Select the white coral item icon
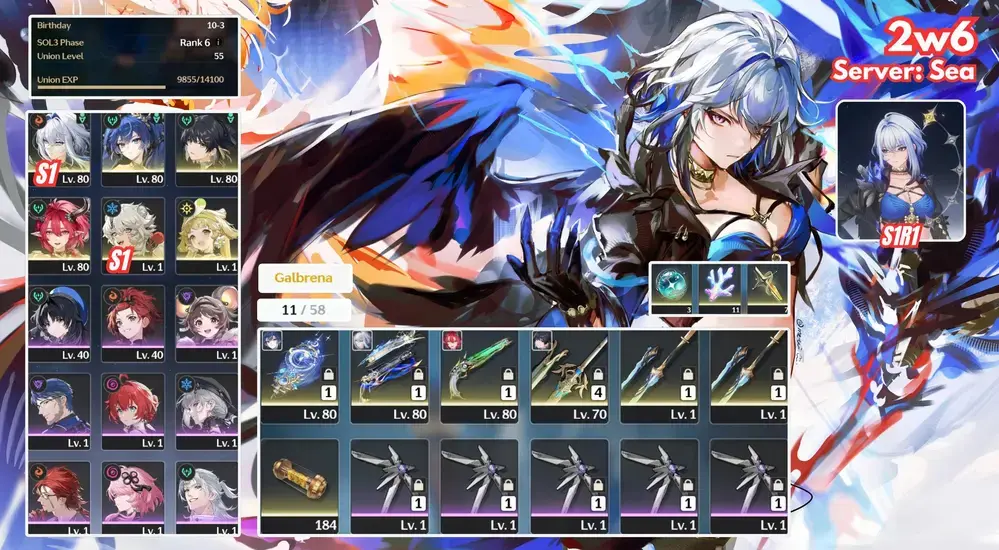The width and height of the screenshot is (999, 550). (x=719, y=286)
